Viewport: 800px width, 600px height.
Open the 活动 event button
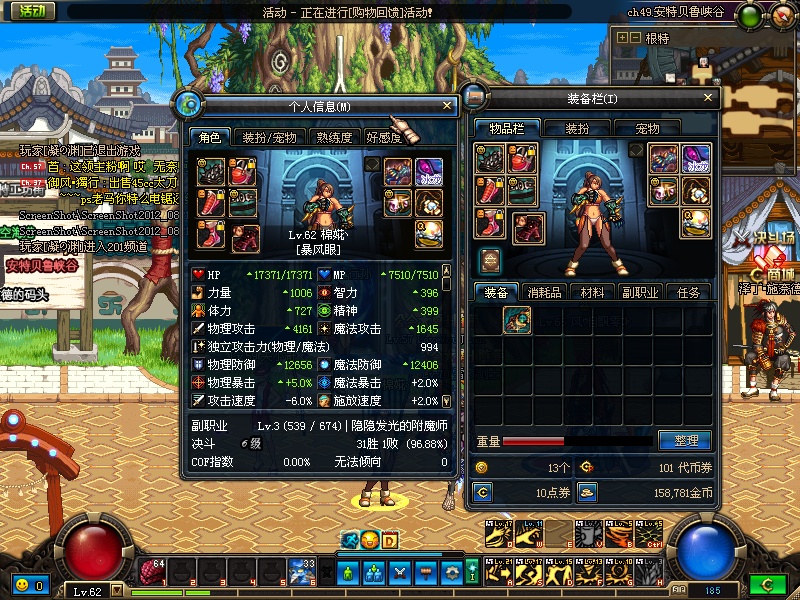click(x=31, y=11)
